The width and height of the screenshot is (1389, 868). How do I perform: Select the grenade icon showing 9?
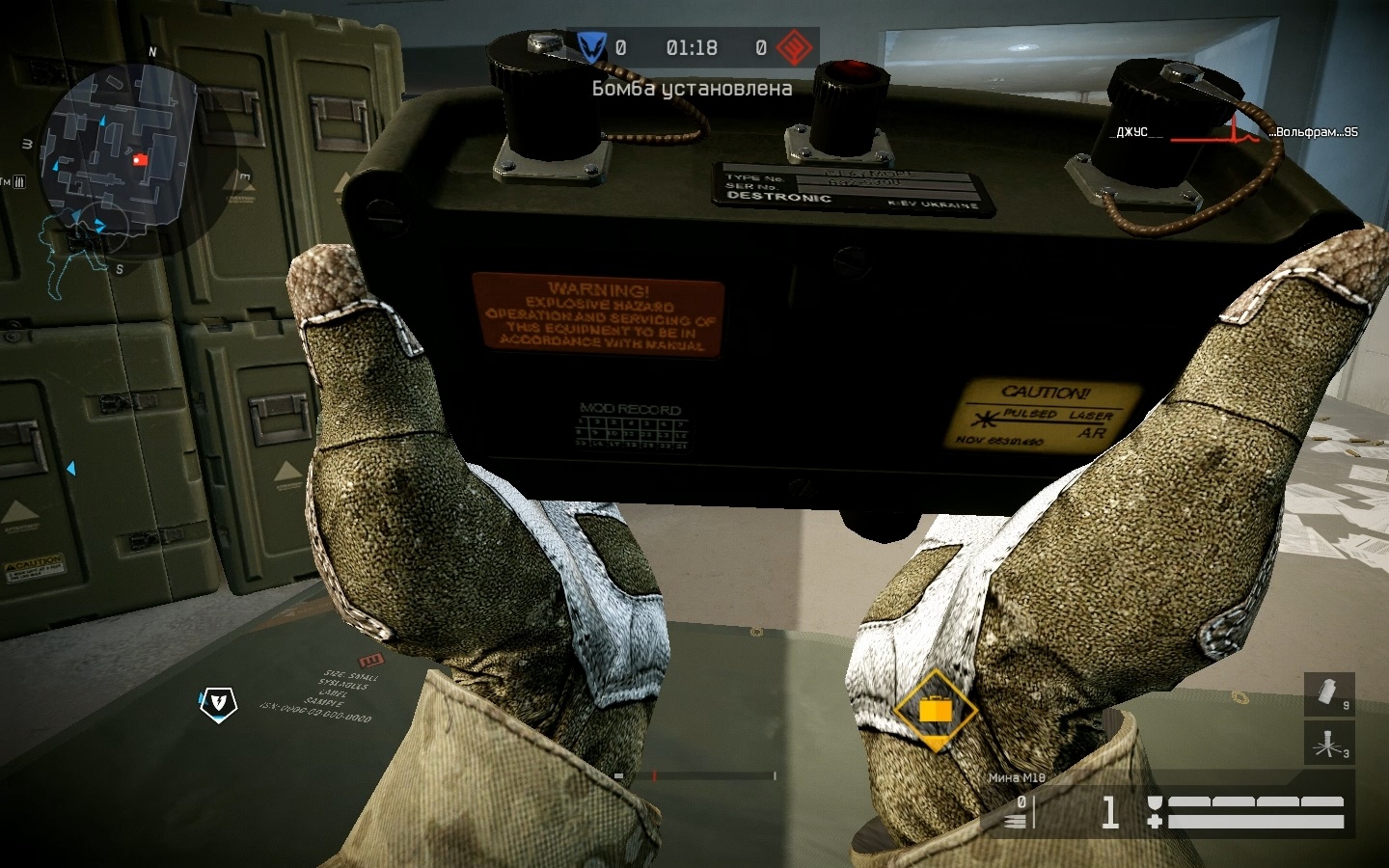1328,692
